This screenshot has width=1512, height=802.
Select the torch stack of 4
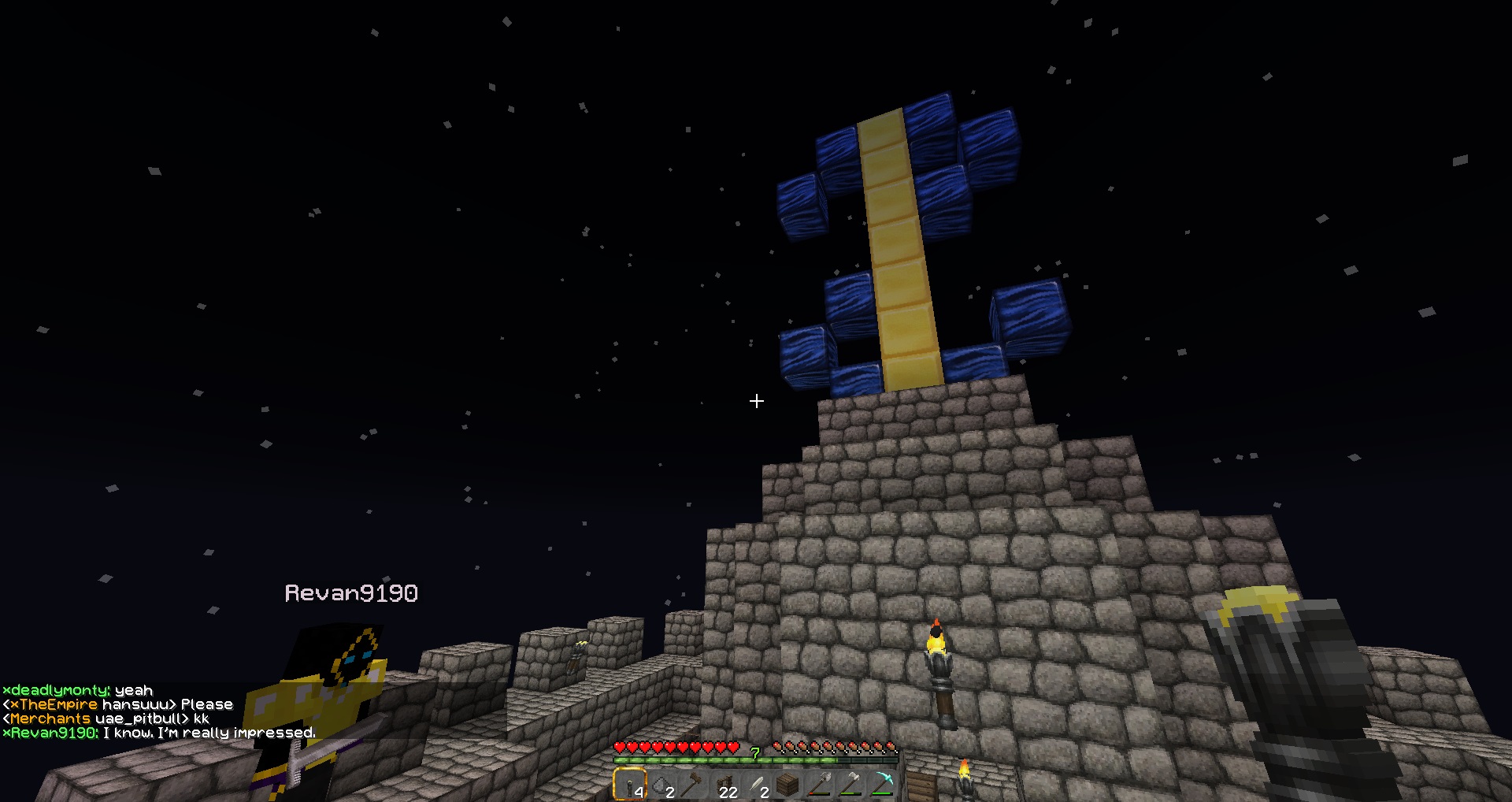coord(630,785)
